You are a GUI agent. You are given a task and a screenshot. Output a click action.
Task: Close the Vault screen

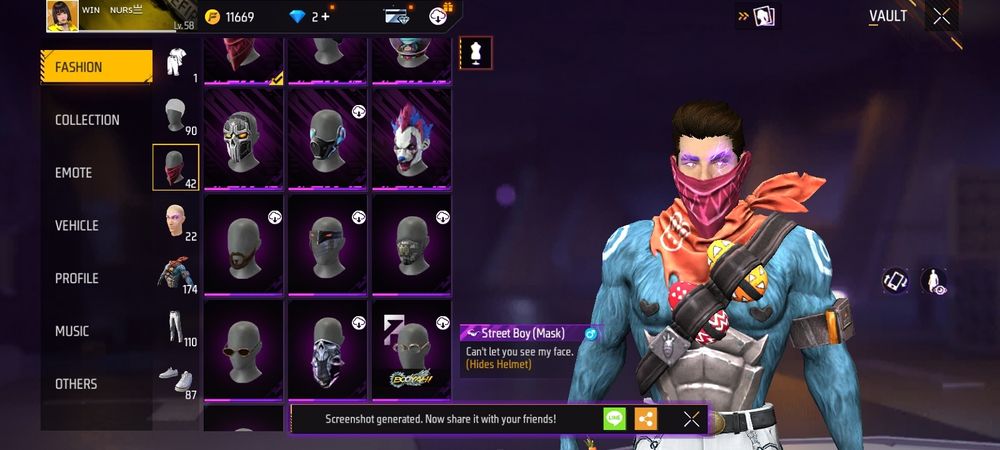pos(941,16)
